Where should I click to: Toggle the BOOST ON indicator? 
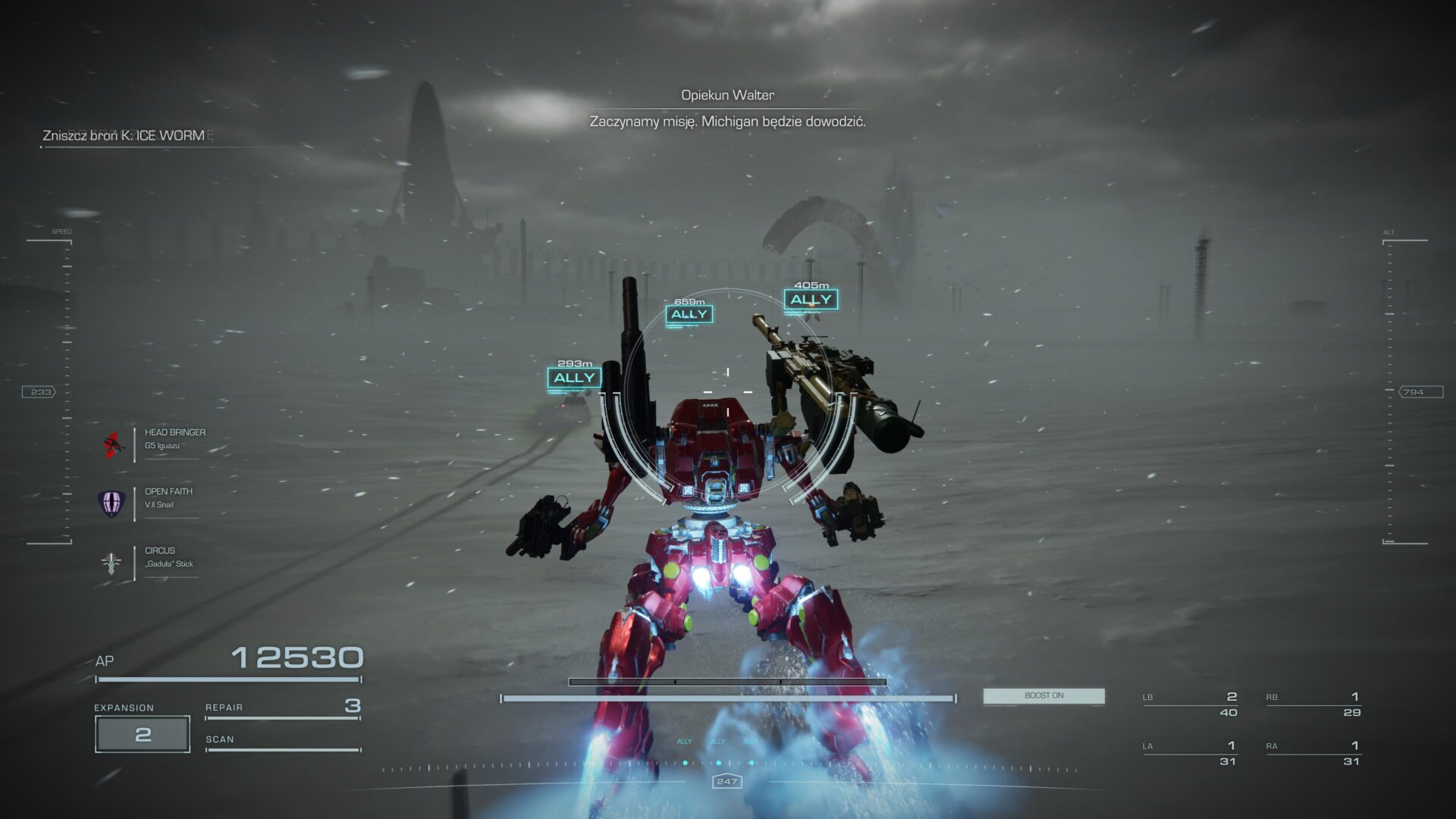(1043, 695)
